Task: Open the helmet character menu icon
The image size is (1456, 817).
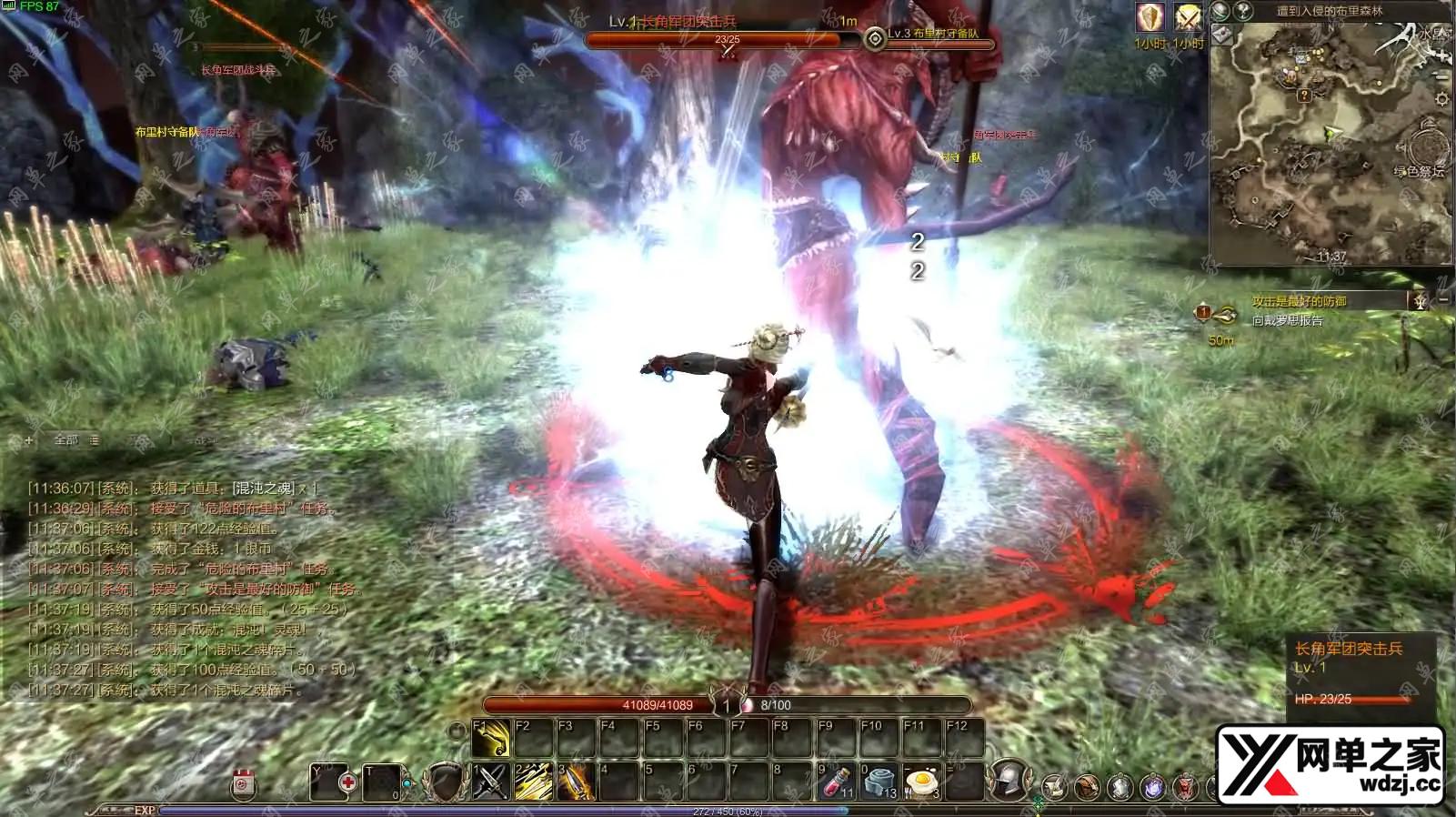Action: pos(1008,780)
